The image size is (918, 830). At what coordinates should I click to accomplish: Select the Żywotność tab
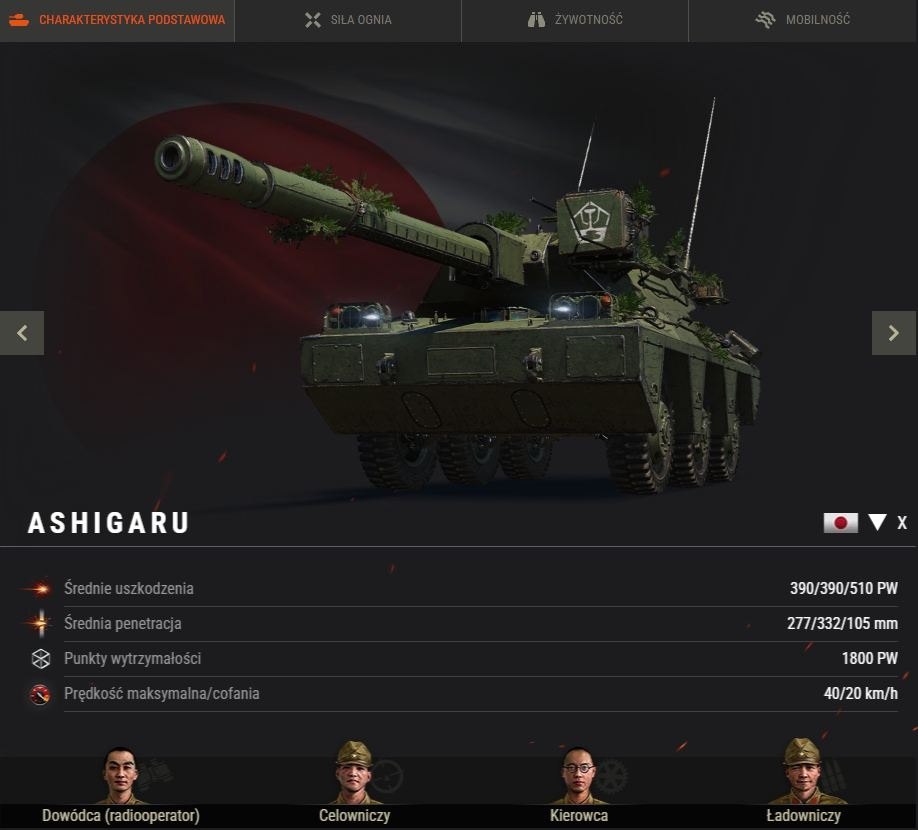pos(575,20)
